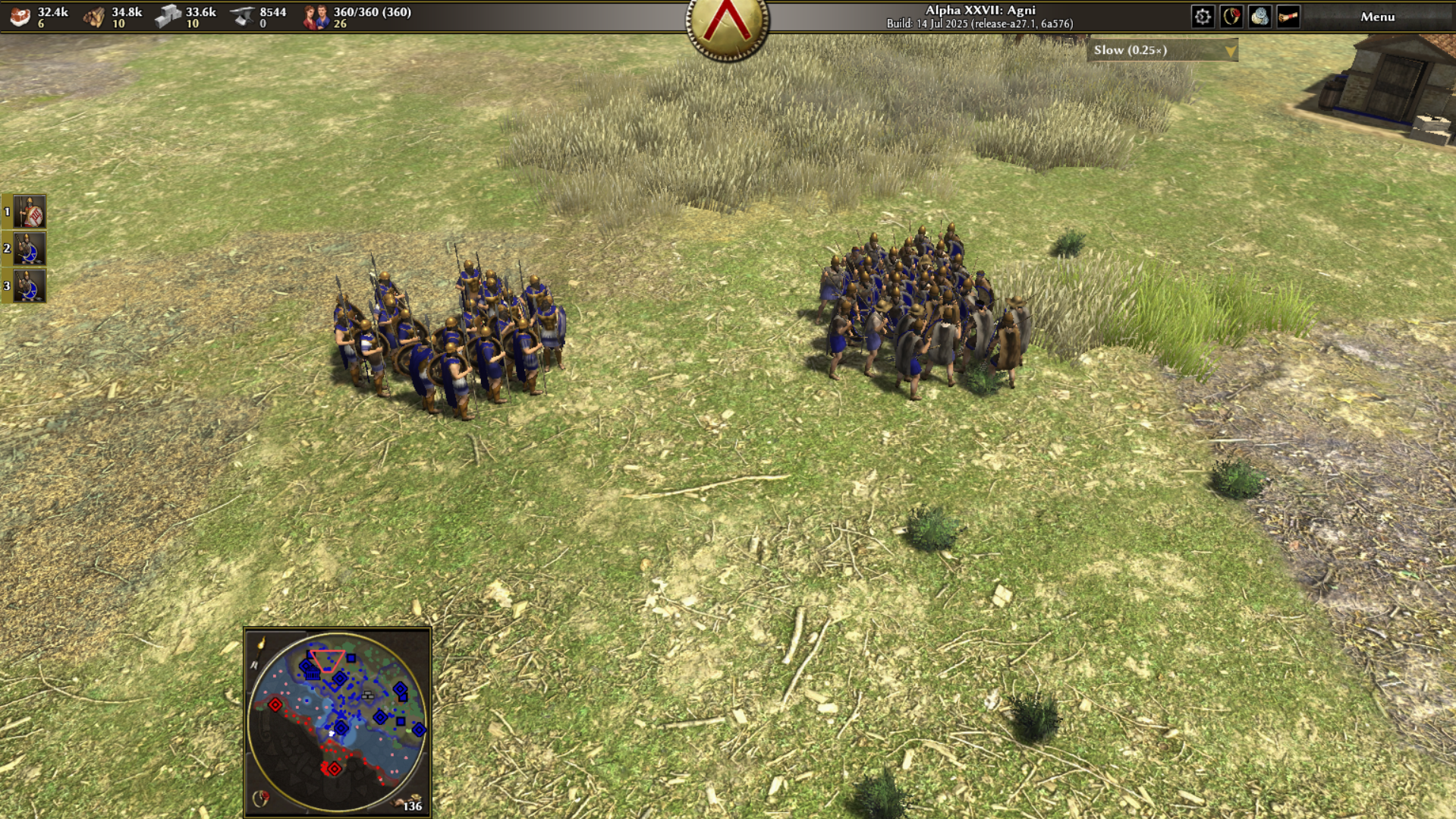This screenshot has height=819, width=1456.
Task: Click the idle worker button showing 136
Action: click(x=410, y=804)
